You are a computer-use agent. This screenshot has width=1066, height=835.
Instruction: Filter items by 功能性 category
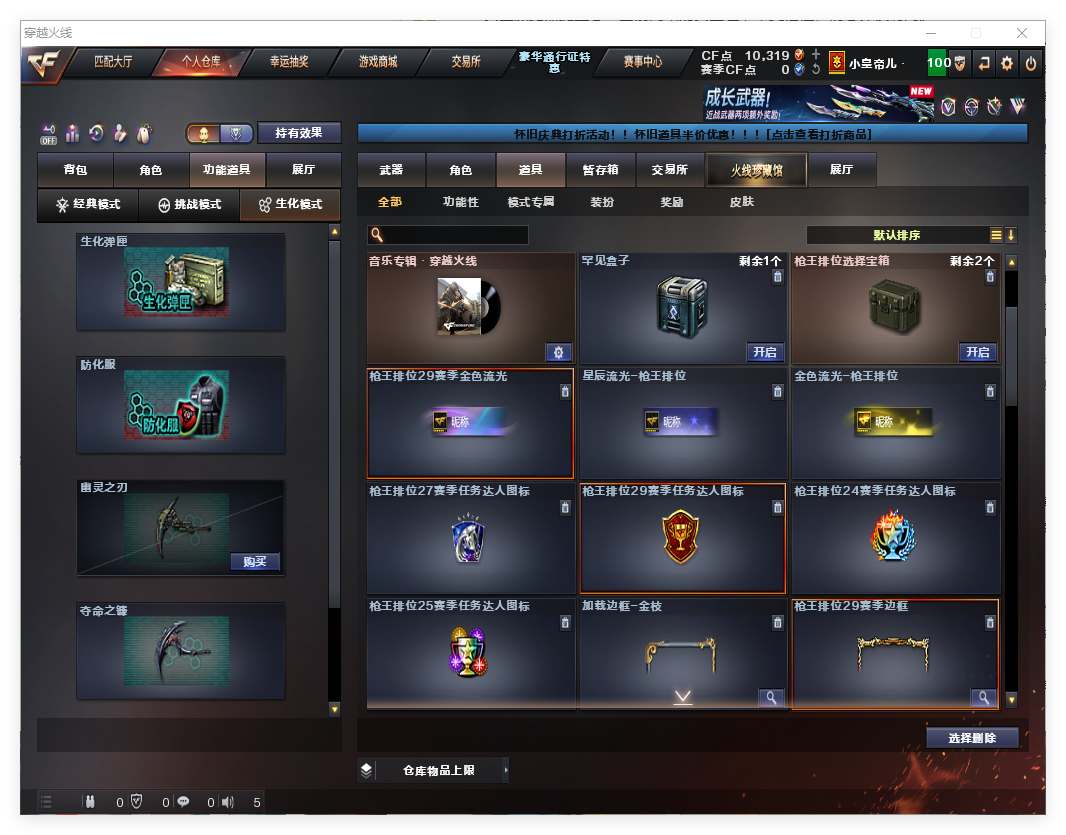coord(461,202)
